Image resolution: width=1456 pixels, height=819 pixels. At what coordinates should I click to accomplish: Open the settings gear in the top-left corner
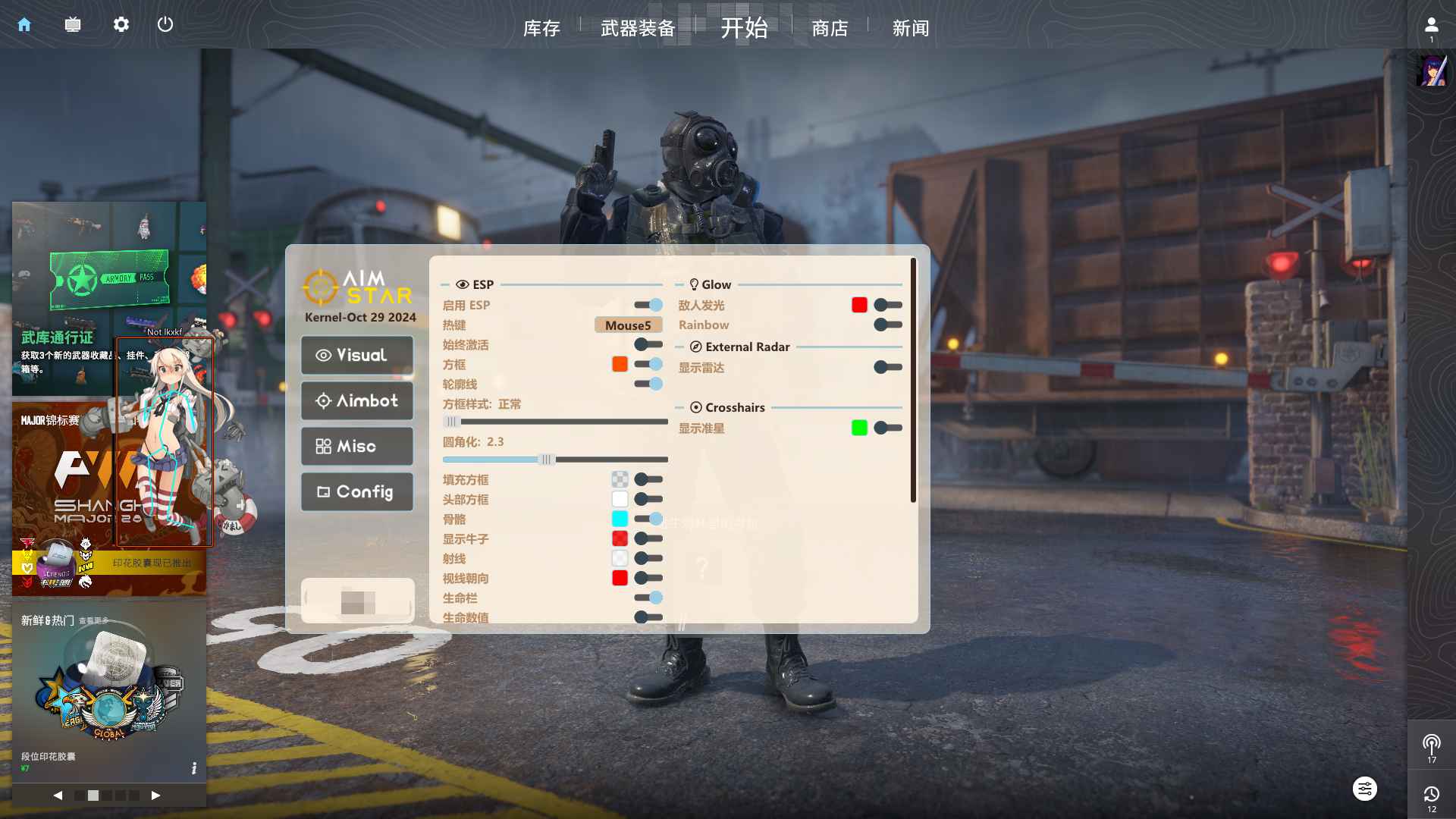coord(121,24)
